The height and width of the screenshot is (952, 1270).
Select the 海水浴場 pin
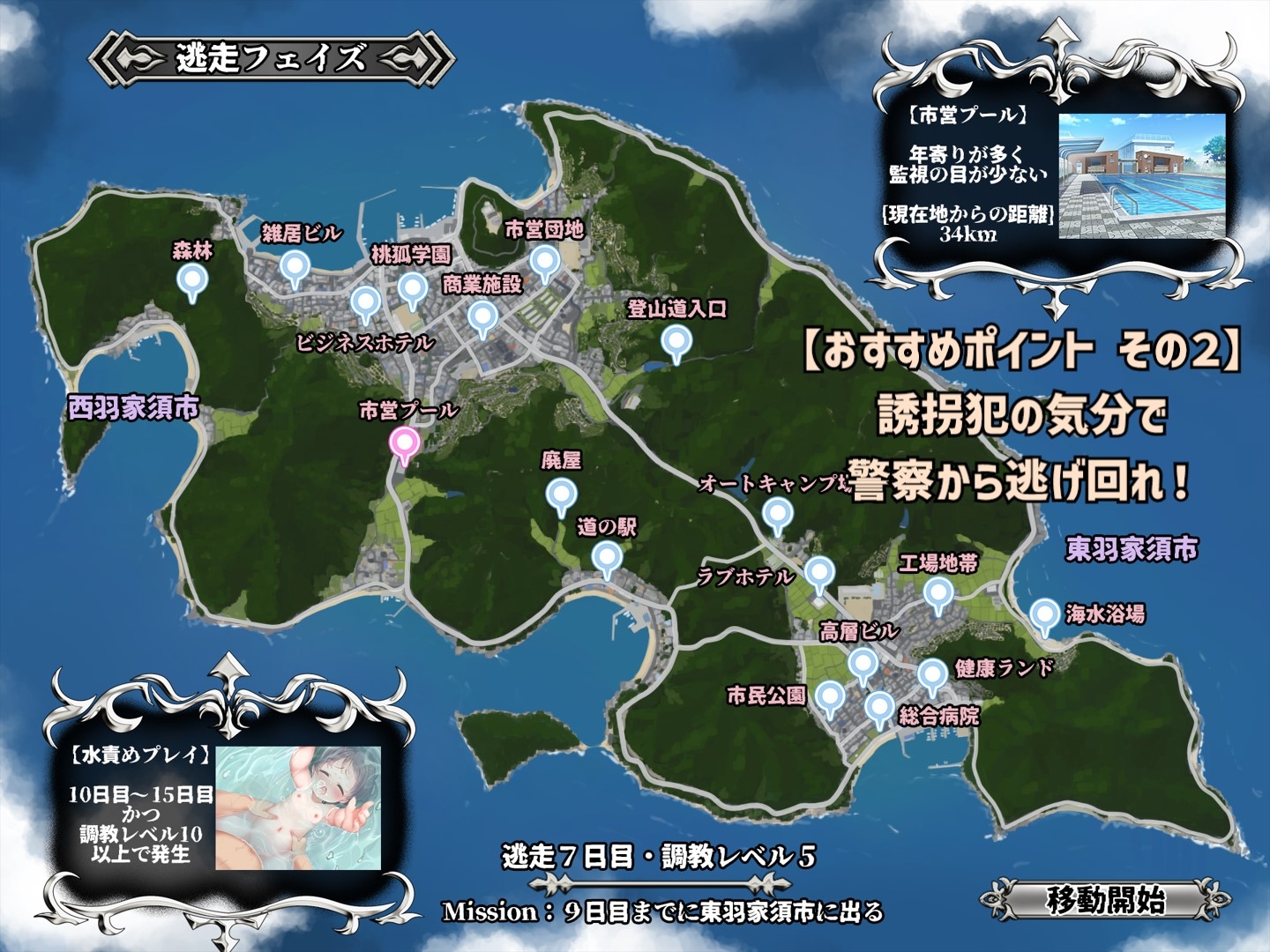pyautogui.click(x=1044, y=614)
